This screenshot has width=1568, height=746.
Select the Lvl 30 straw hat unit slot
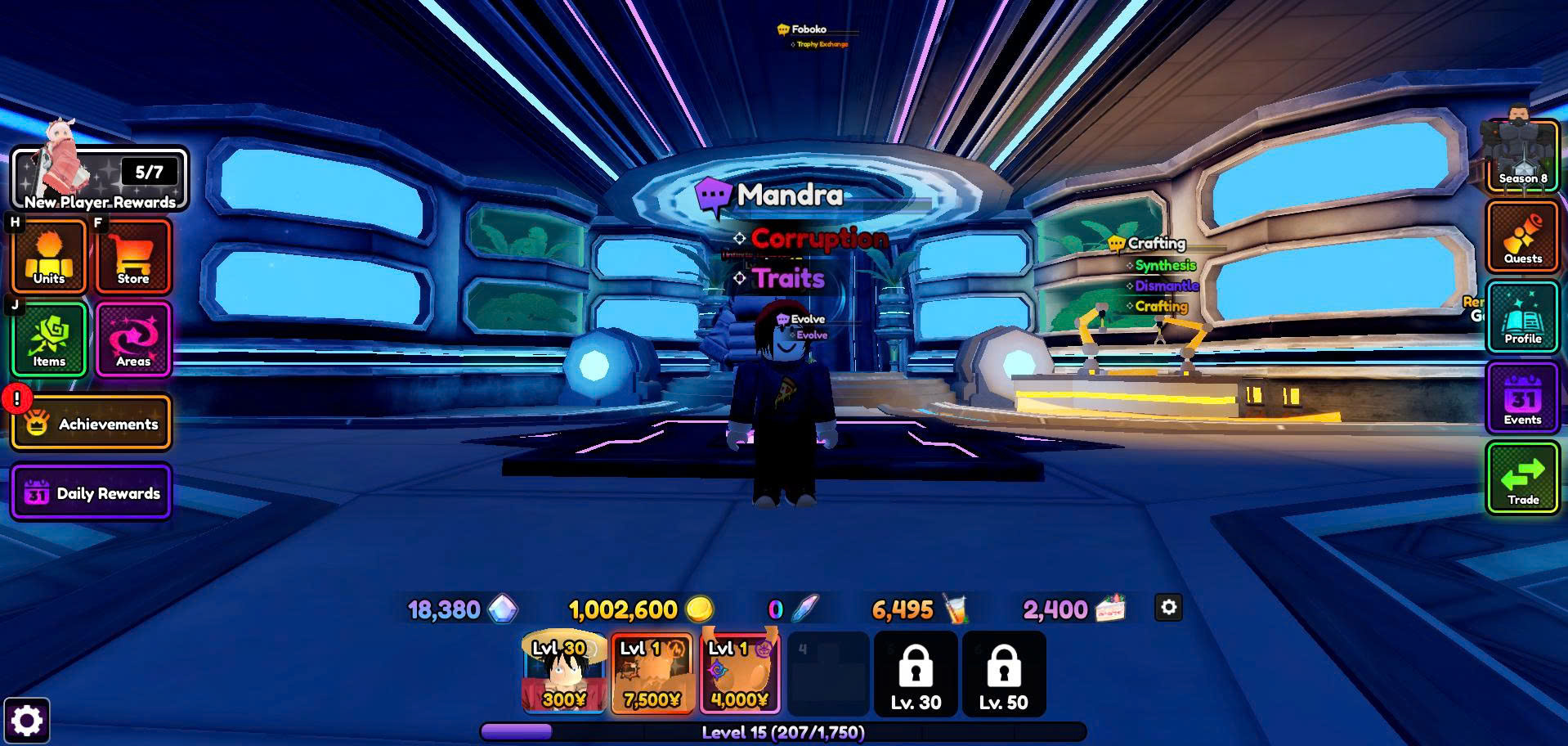coord(564,672)
